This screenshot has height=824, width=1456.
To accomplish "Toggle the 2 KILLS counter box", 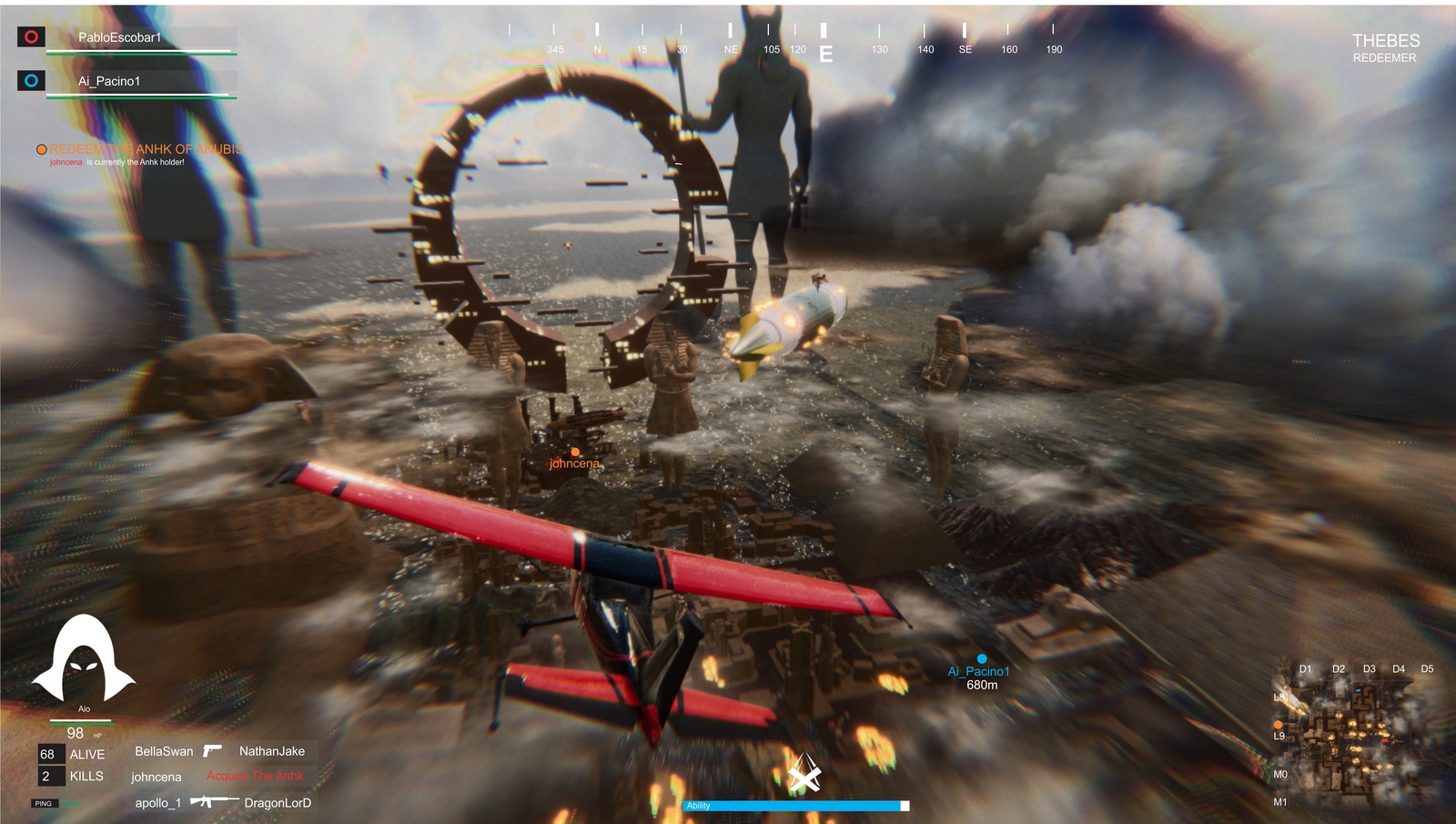I will click(50, 777).
